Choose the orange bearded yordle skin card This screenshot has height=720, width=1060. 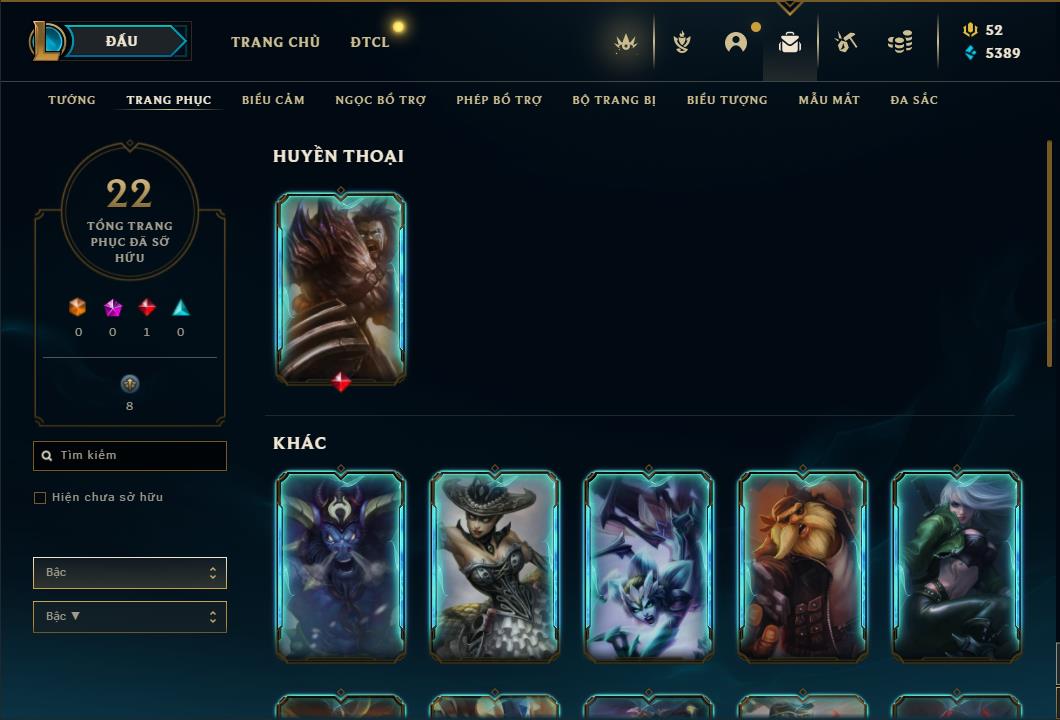pyautogui.click(x=803, y=567)
